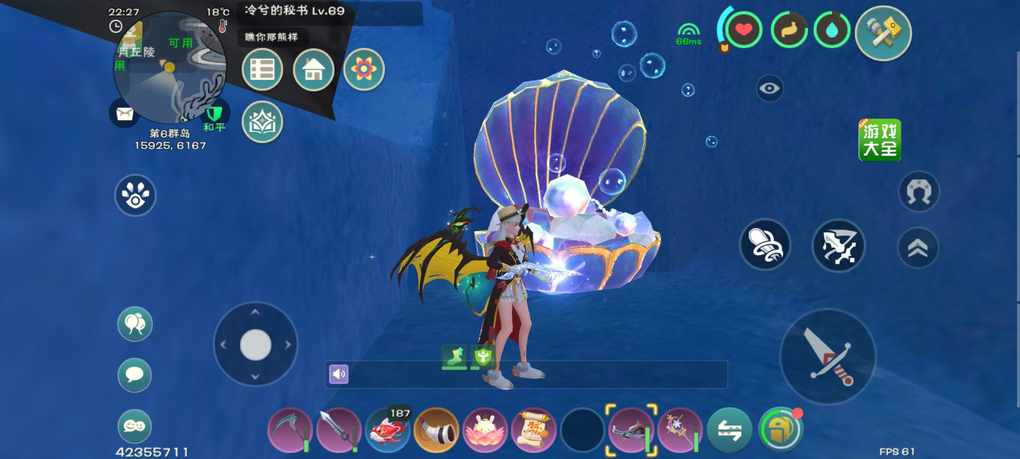
Task: Open the list menu button
Action: [x=262, y=70]
